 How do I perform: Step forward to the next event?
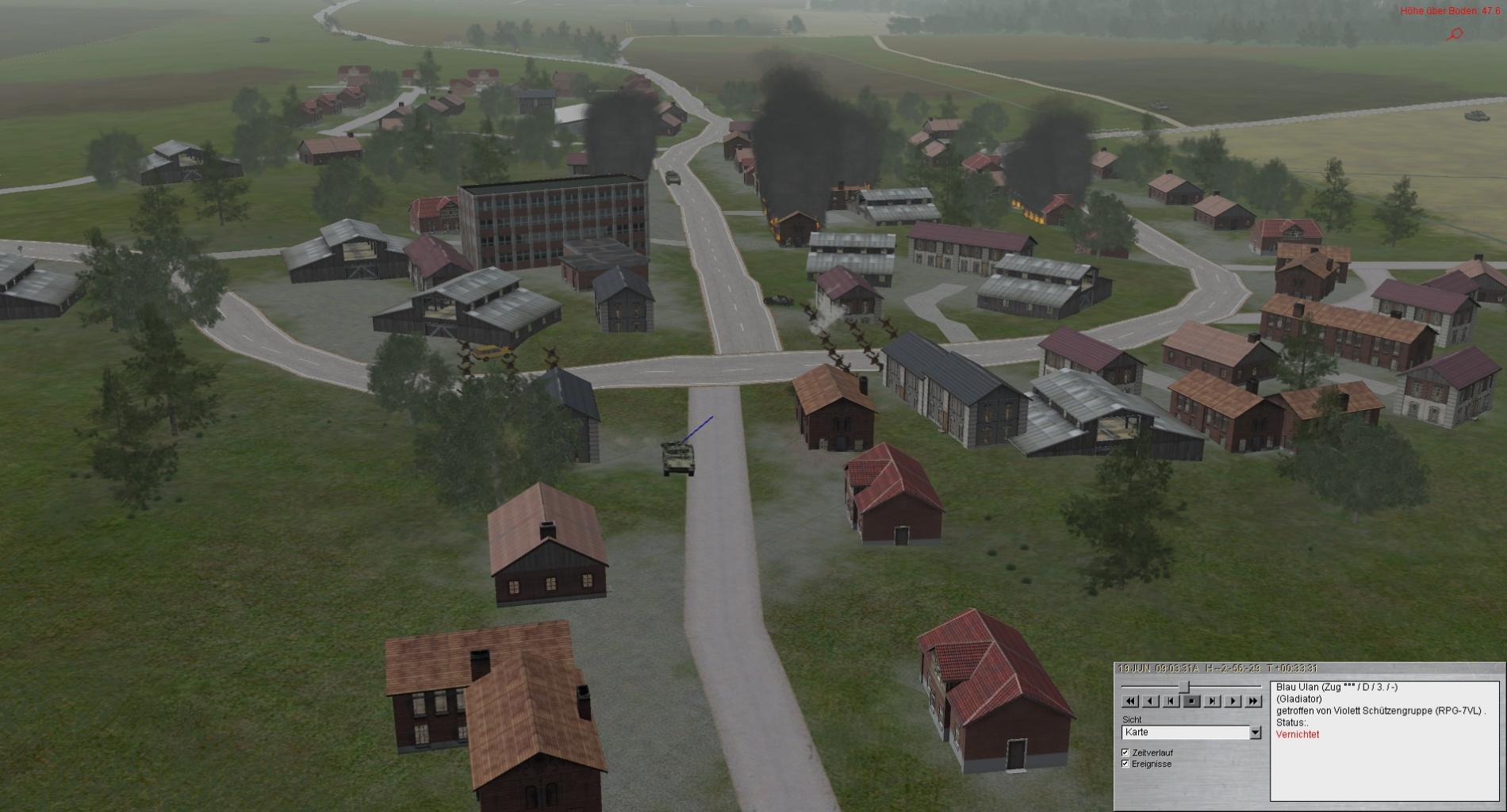(x=1212, y=701)
